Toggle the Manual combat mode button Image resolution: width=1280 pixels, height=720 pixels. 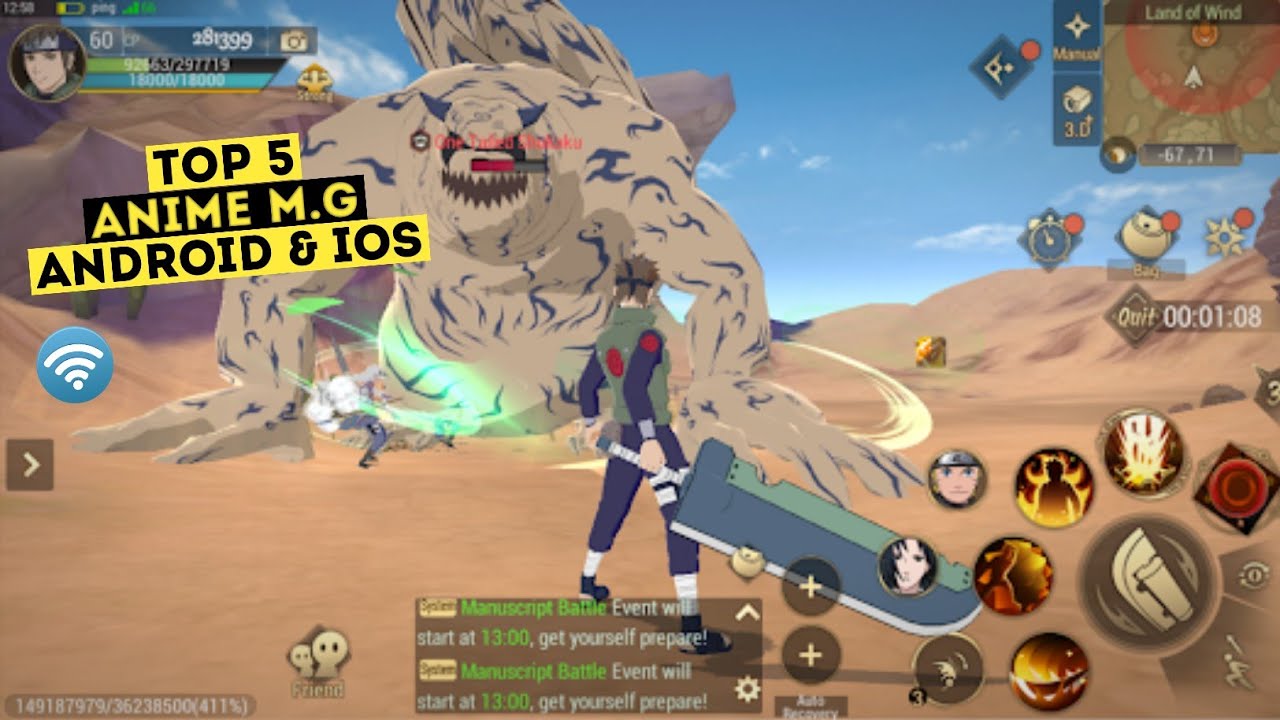(x=1077, y=34)
